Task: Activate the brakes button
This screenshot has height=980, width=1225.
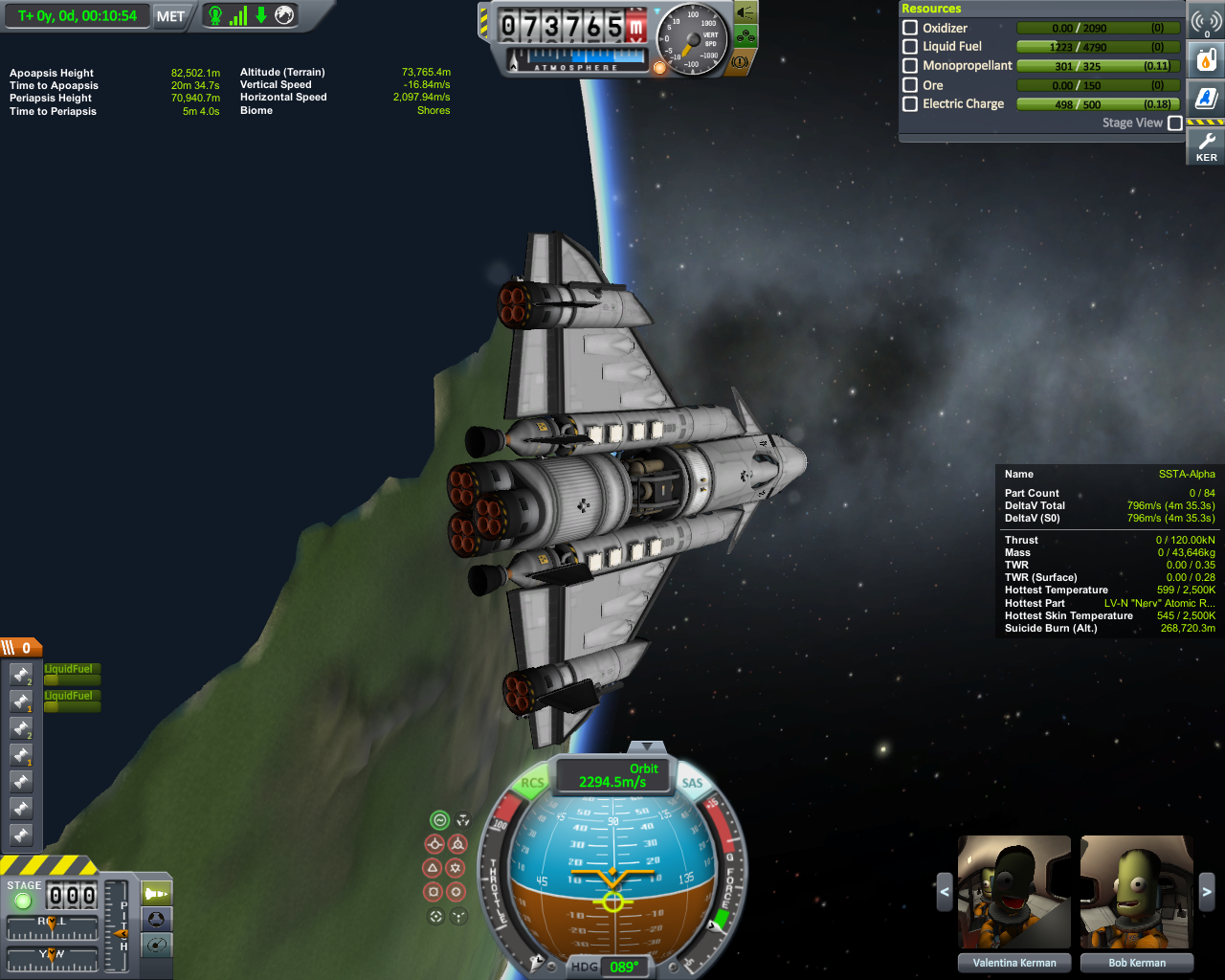Action: [x=740, y=61]
